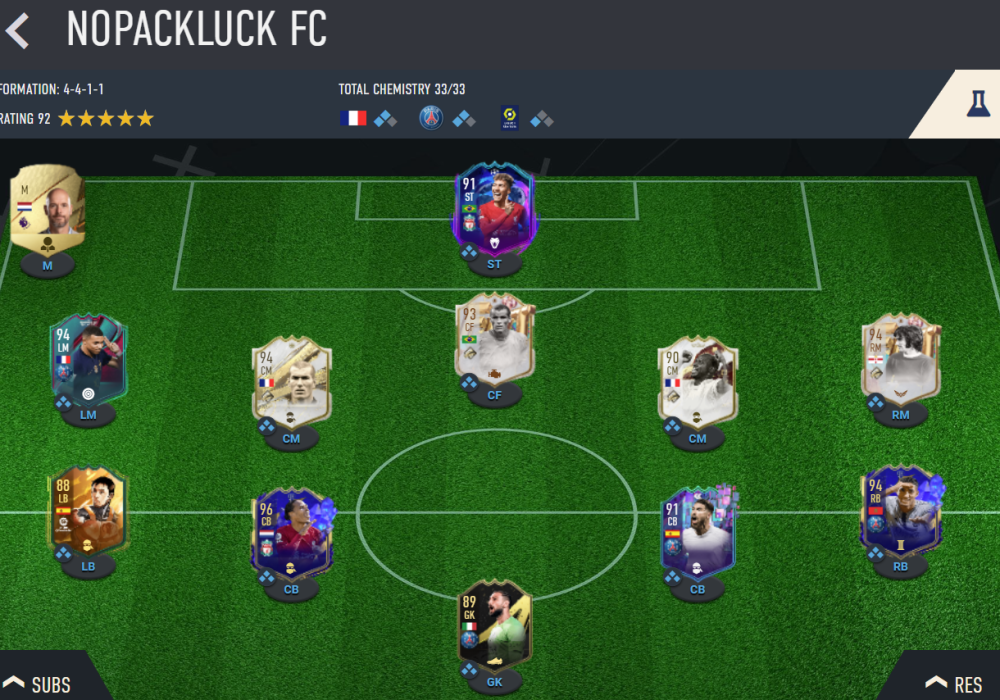Choose the 94-rated RB player card
This screenshot has height=700, width=1000.
coord(900,512)
